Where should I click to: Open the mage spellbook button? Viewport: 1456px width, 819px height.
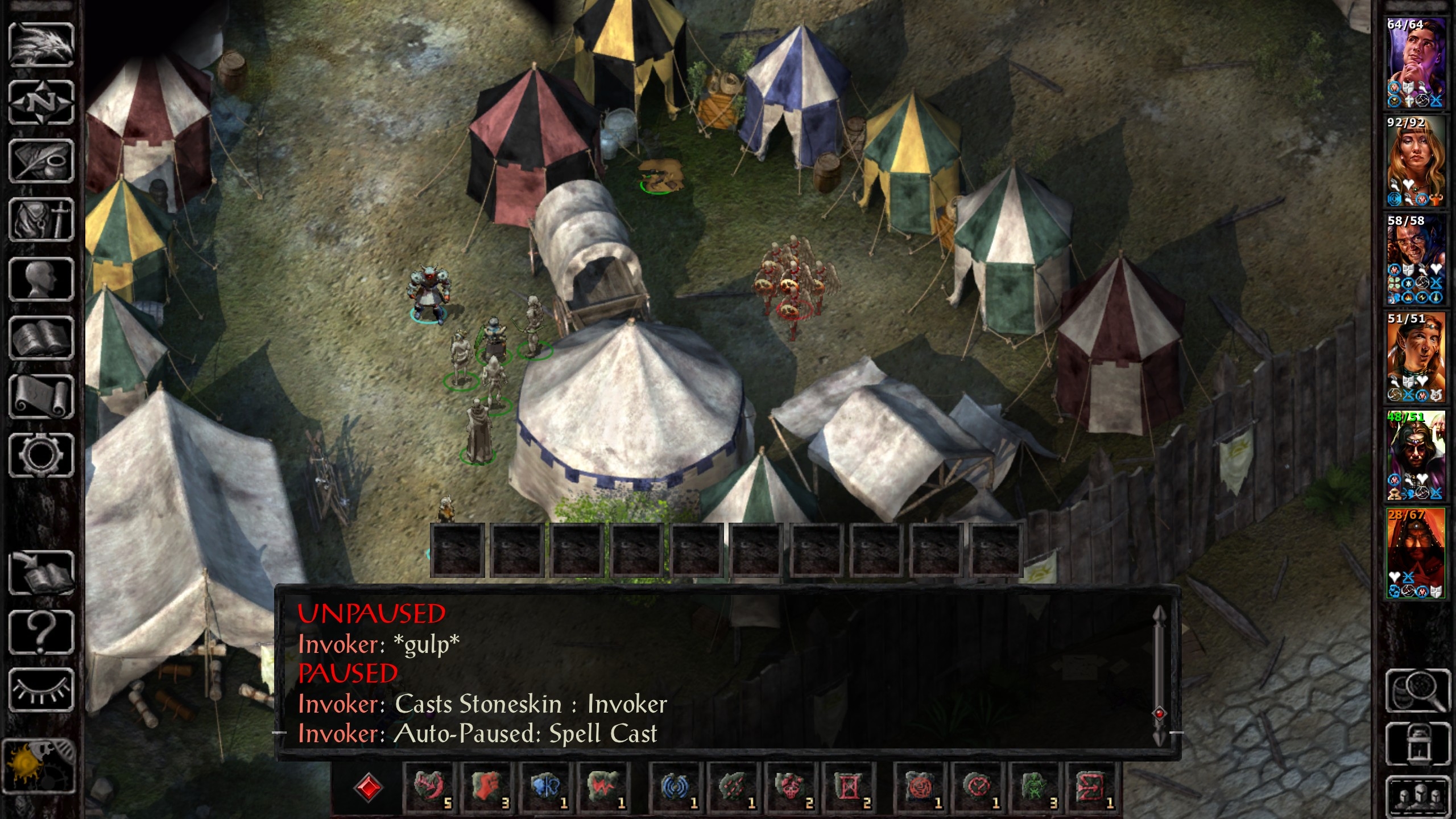[41, 338]
